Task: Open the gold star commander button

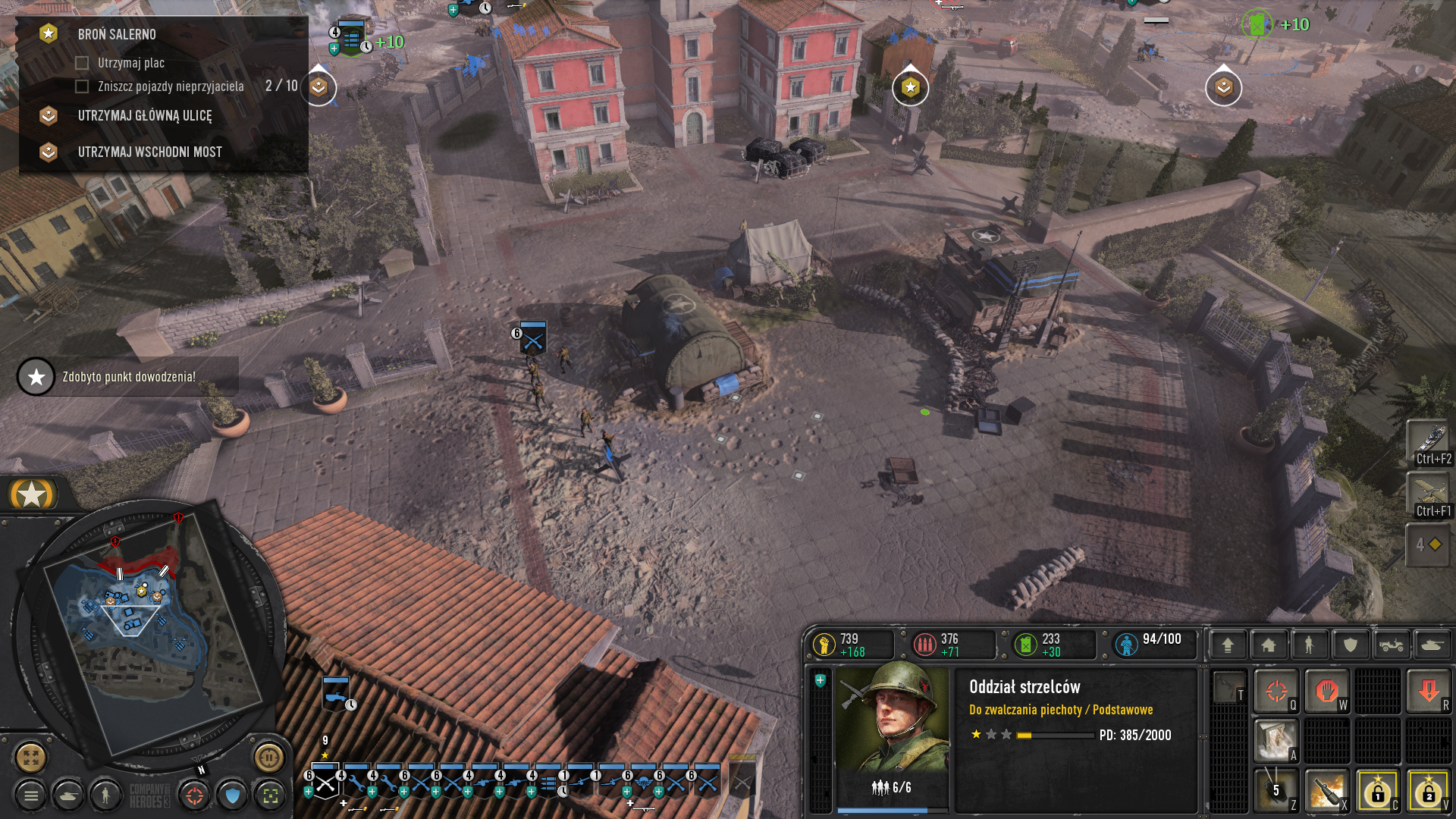Action: point(32,494)
